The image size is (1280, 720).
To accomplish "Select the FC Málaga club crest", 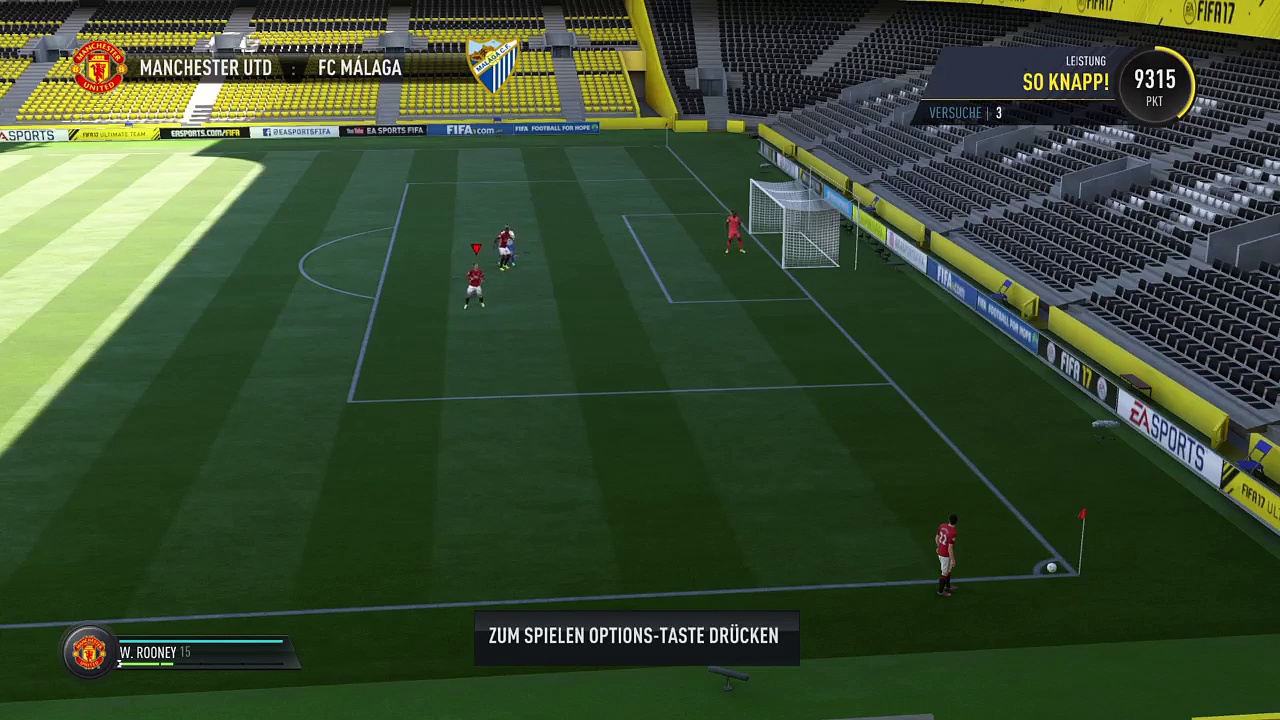I will click(x=493, y=66).
